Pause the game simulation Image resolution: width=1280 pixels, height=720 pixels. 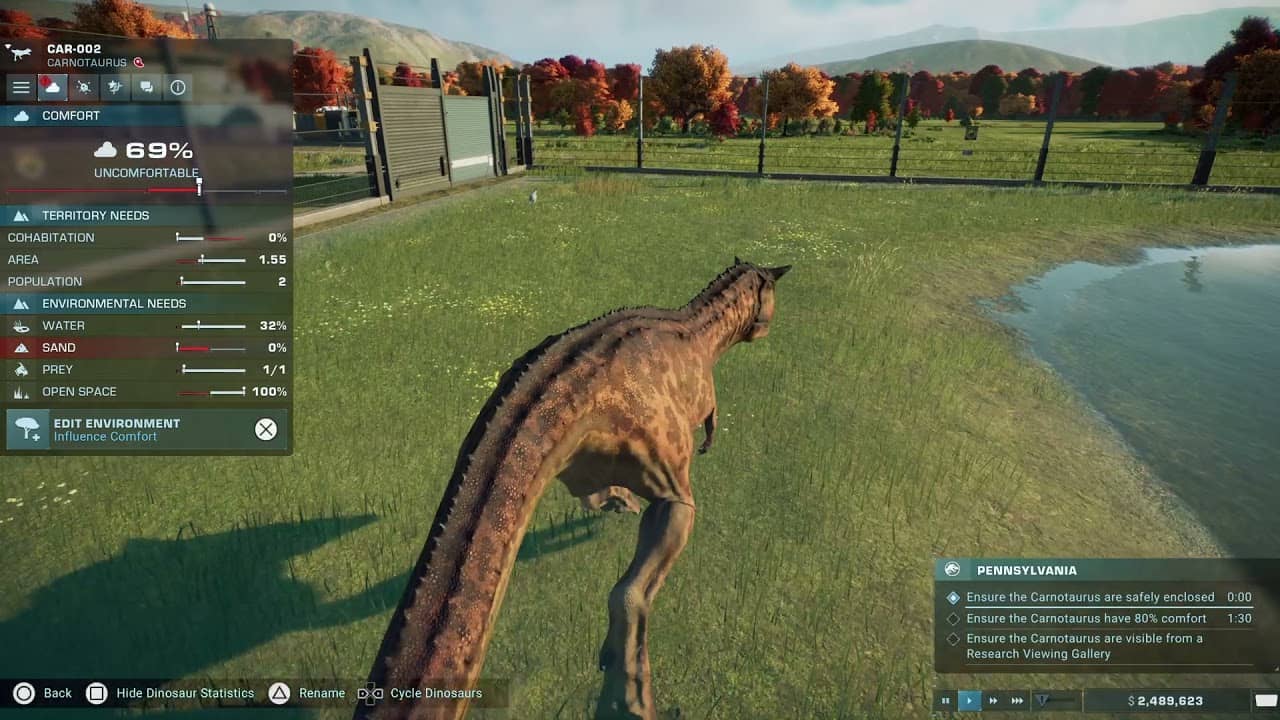(x=944, y=700)
